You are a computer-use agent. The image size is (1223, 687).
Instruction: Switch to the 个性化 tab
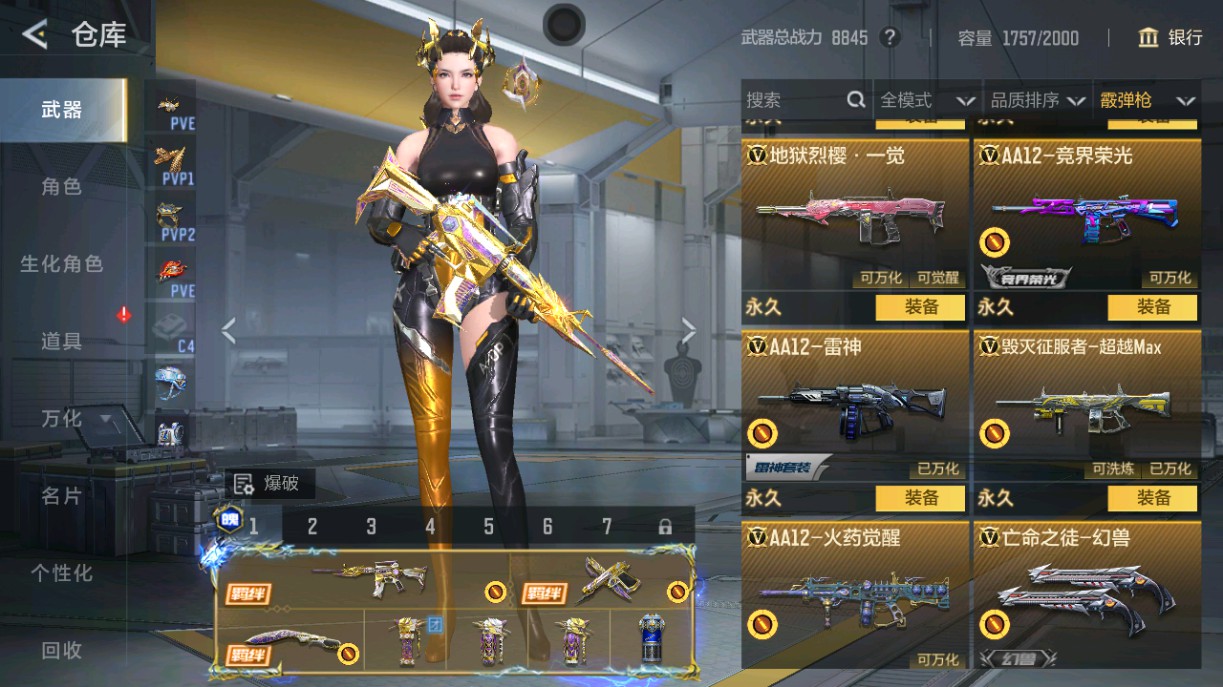click(x=61, y=573)
